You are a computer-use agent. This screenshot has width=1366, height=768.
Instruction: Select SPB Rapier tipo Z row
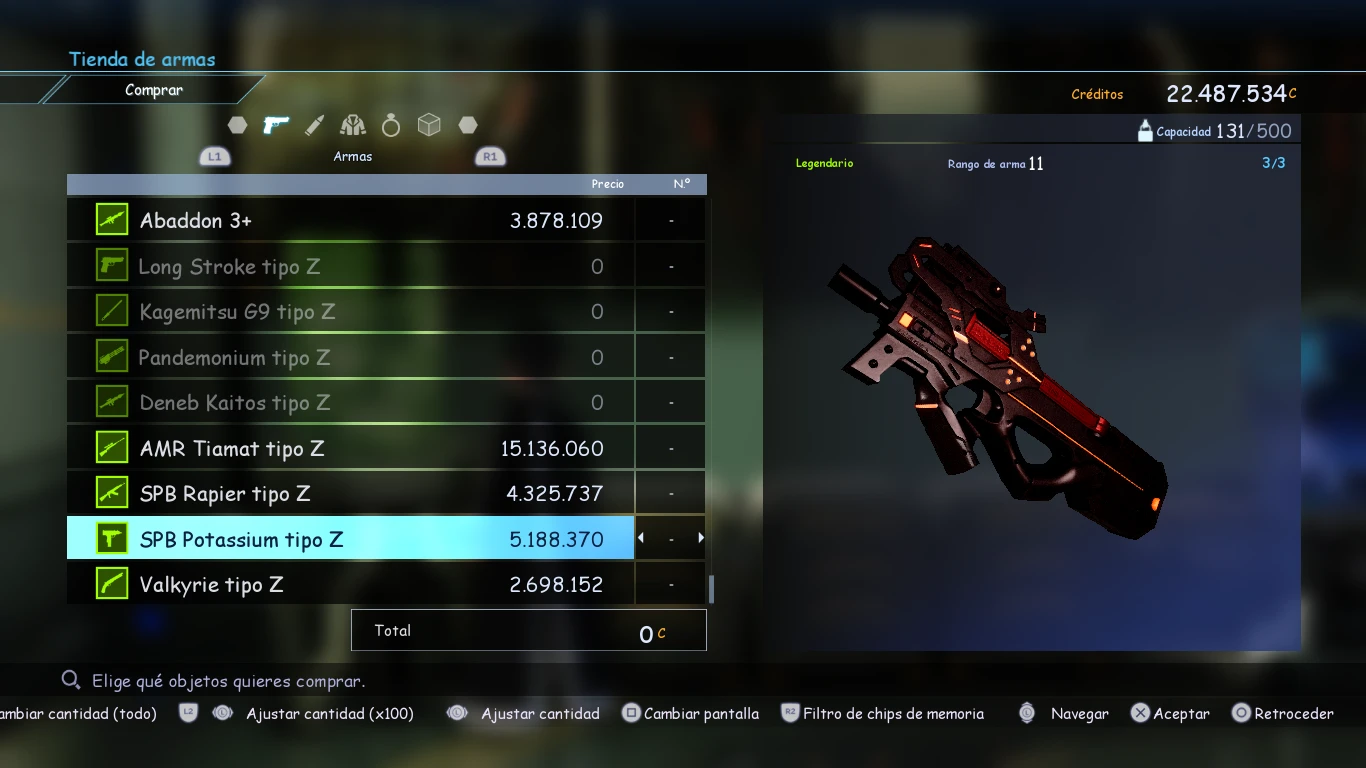pyautogui.click(x=350, y=493)
